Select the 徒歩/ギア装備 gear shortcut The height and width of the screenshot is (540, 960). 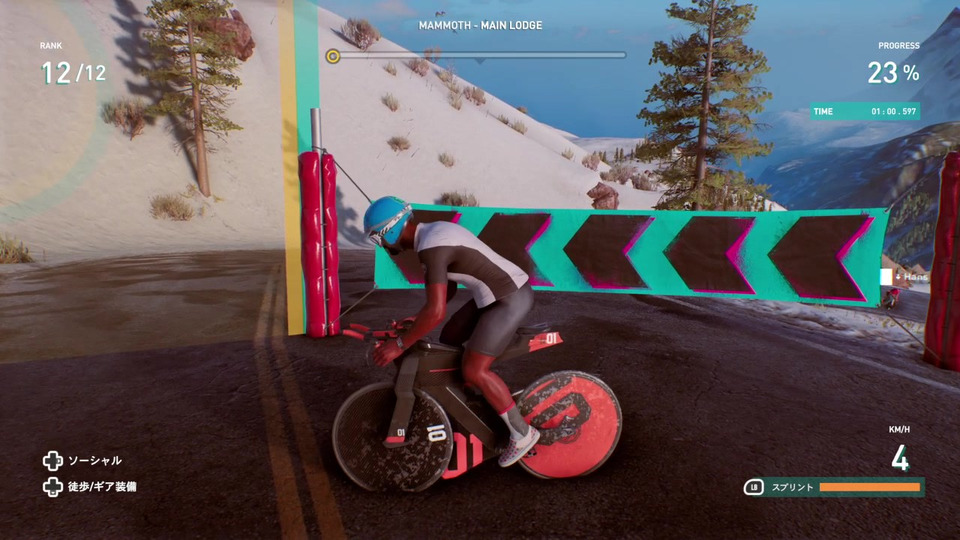90,487
